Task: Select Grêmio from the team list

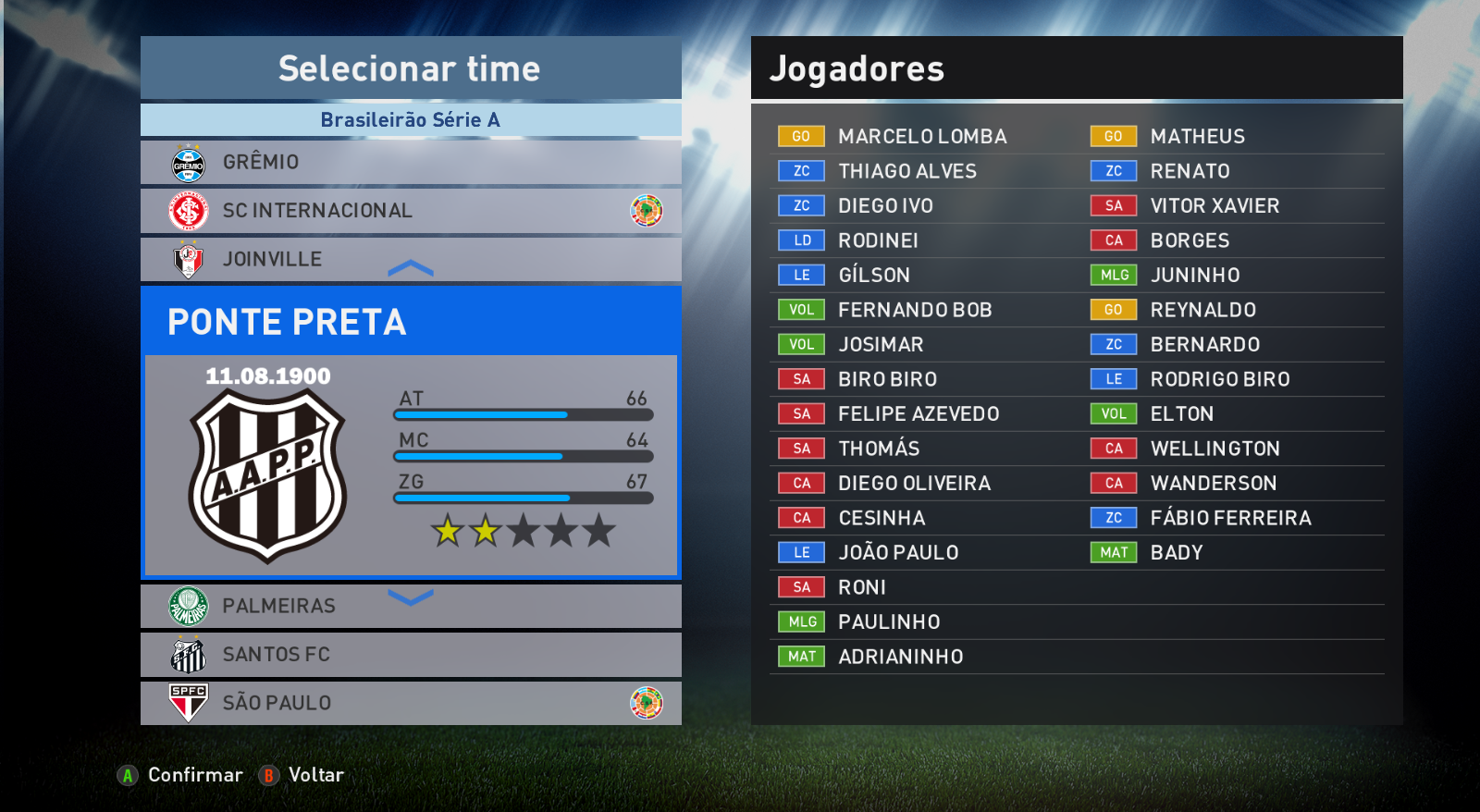Action: point(410,162)
